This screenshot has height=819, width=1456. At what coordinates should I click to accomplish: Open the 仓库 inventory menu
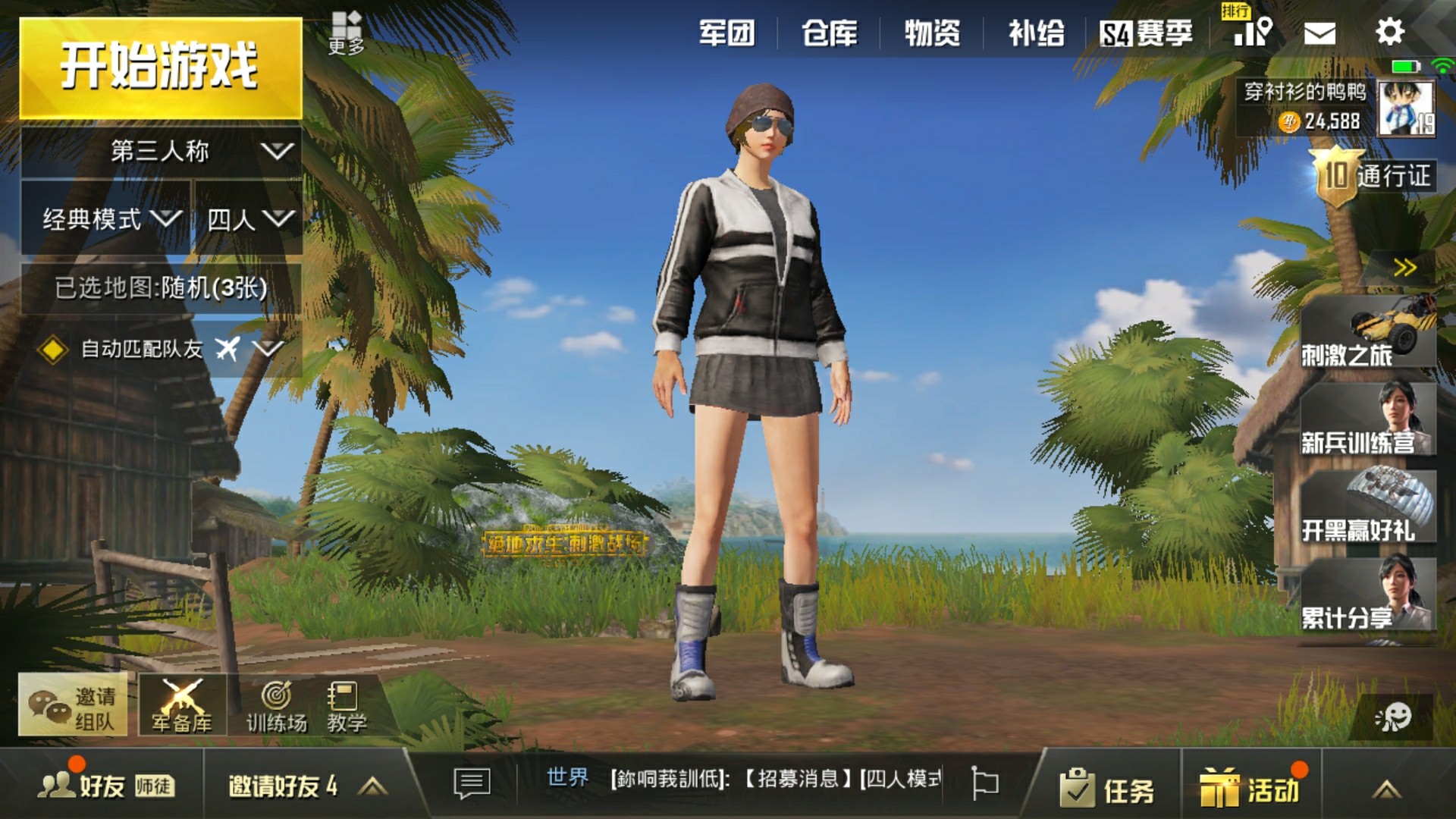tap(829, 33)
